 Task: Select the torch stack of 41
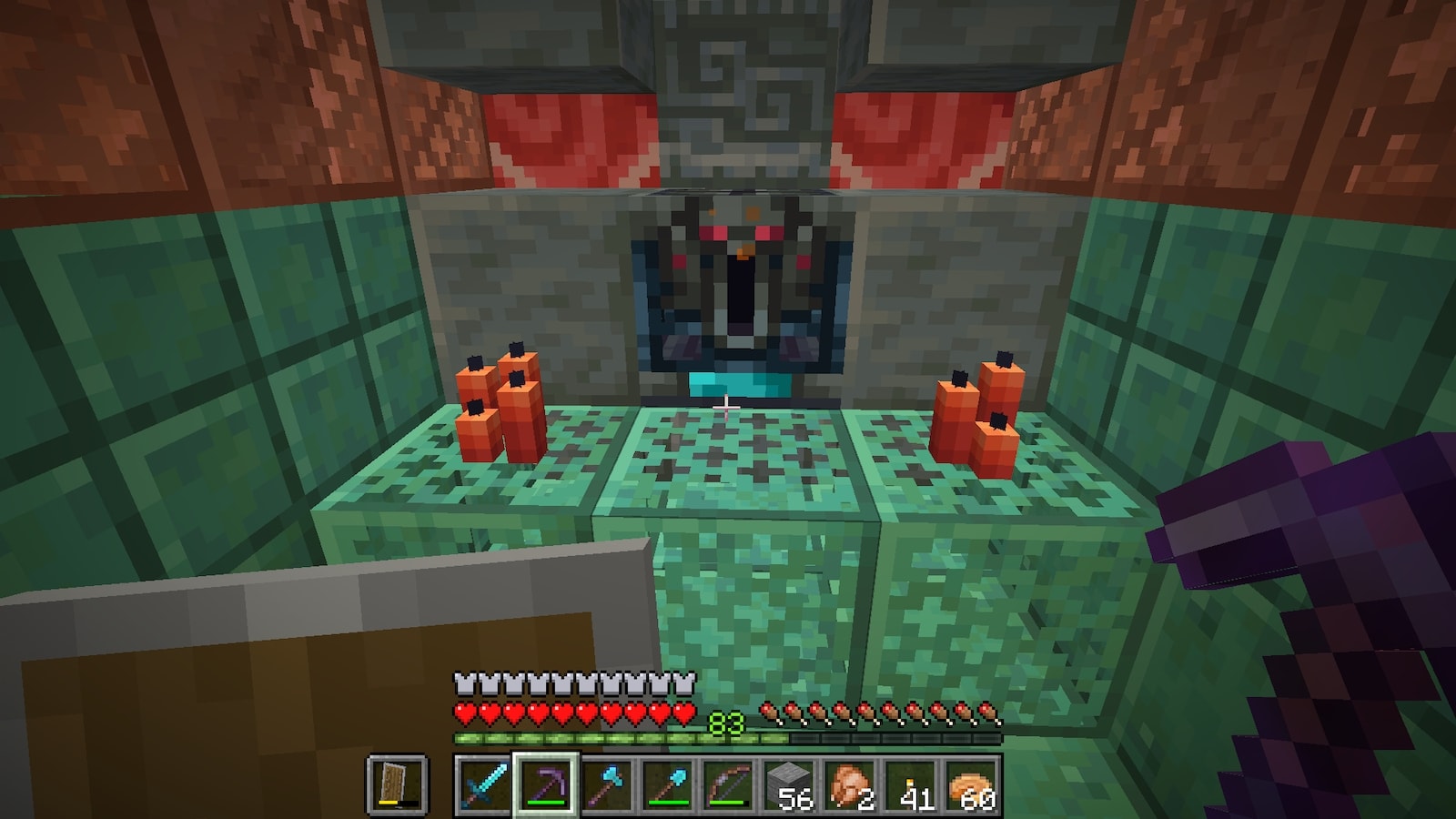point(910,784)
